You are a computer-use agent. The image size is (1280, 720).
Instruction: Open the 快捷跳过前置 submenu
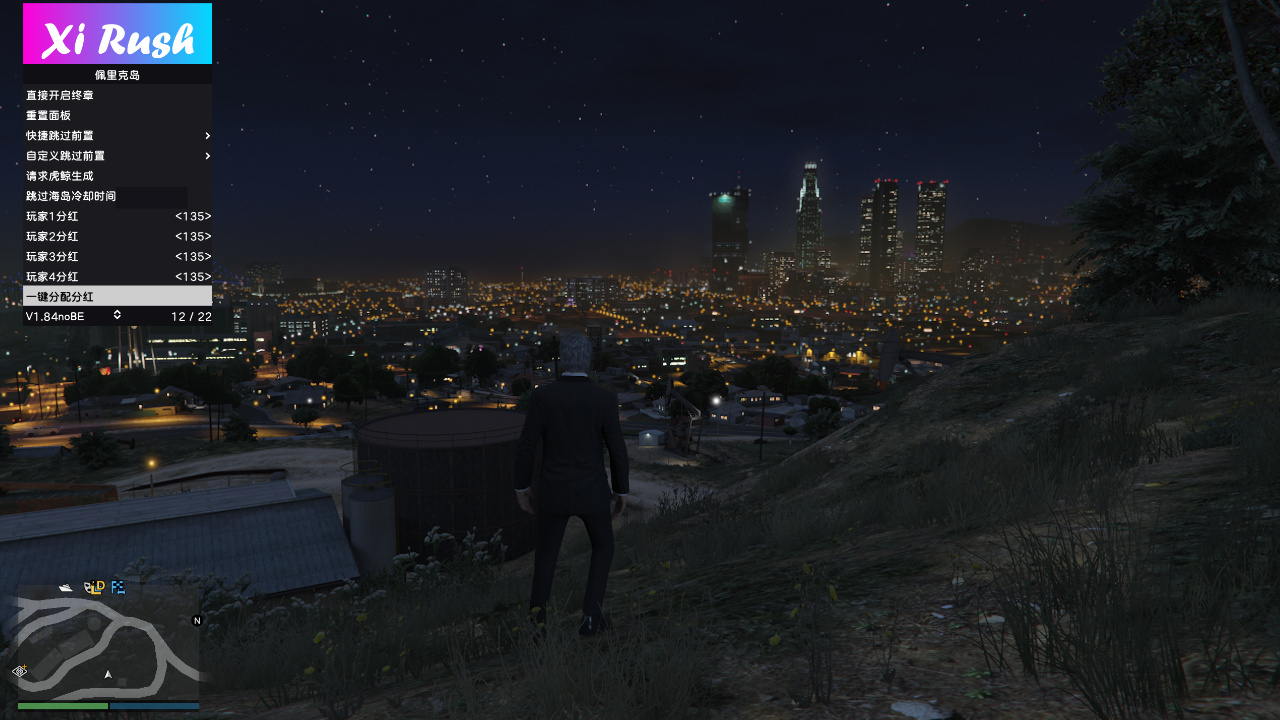(117, 135)
